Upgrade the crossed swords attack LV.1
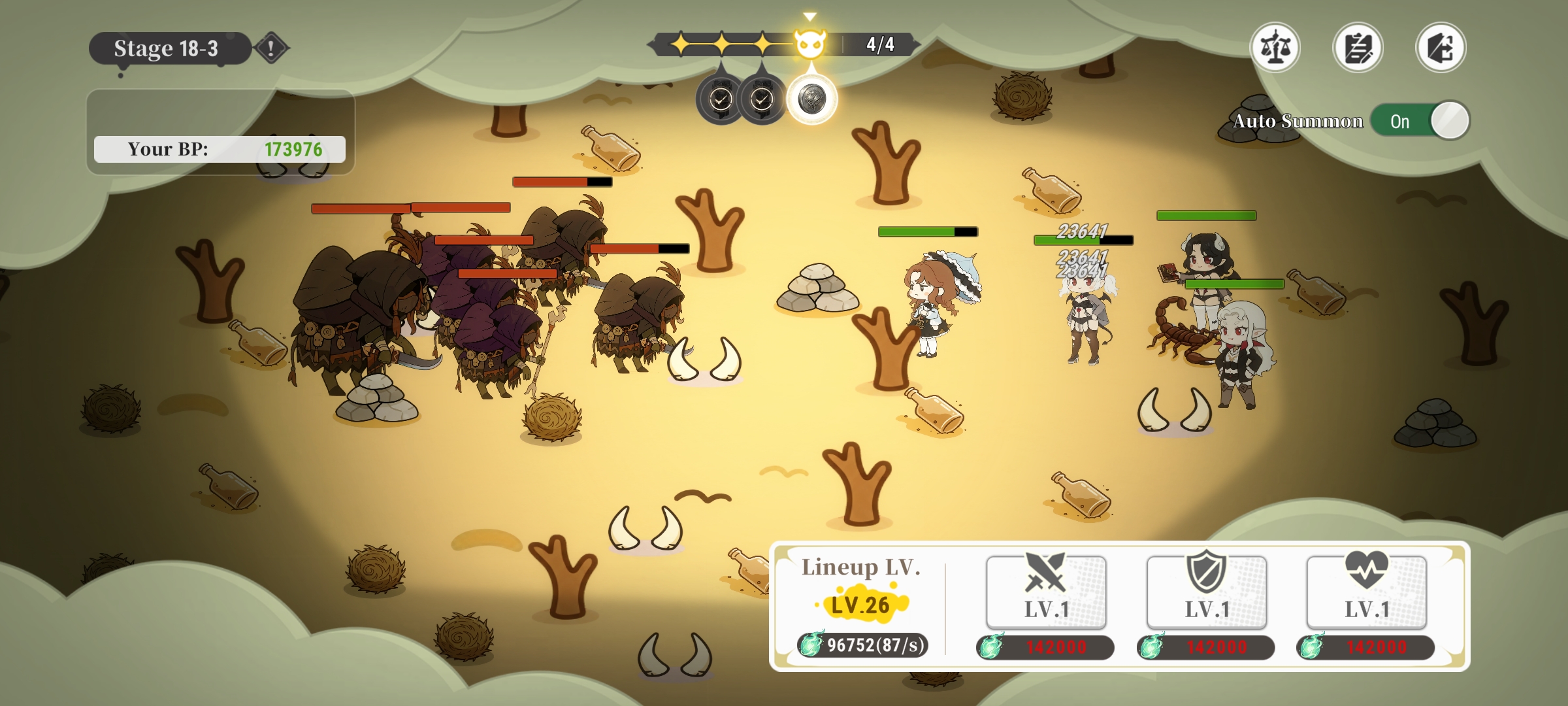This screenshot has width=1568, height=706. pos(1046,592)
